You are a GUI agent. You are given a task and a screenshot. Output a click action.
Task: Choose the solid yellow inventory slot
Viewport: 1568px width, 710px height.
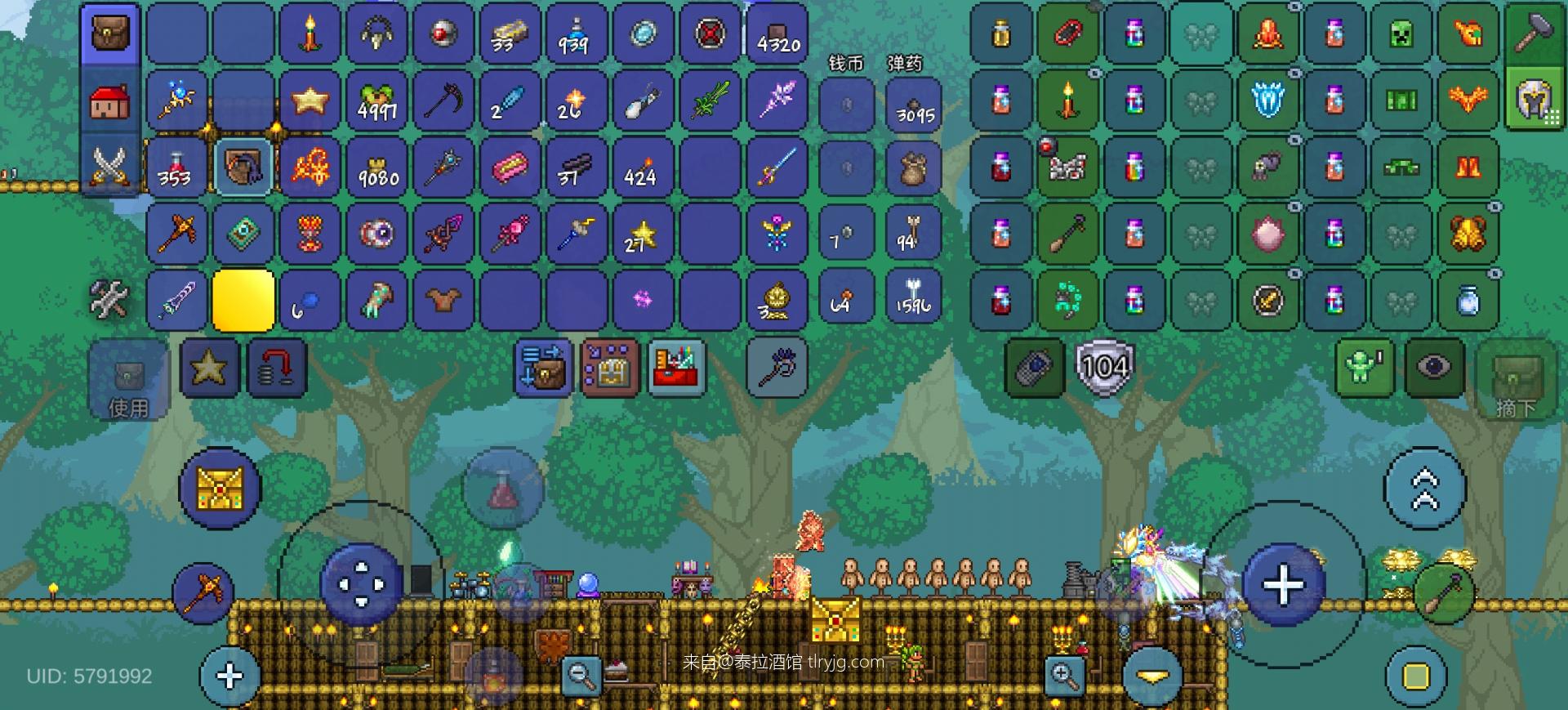click(243, 301)
